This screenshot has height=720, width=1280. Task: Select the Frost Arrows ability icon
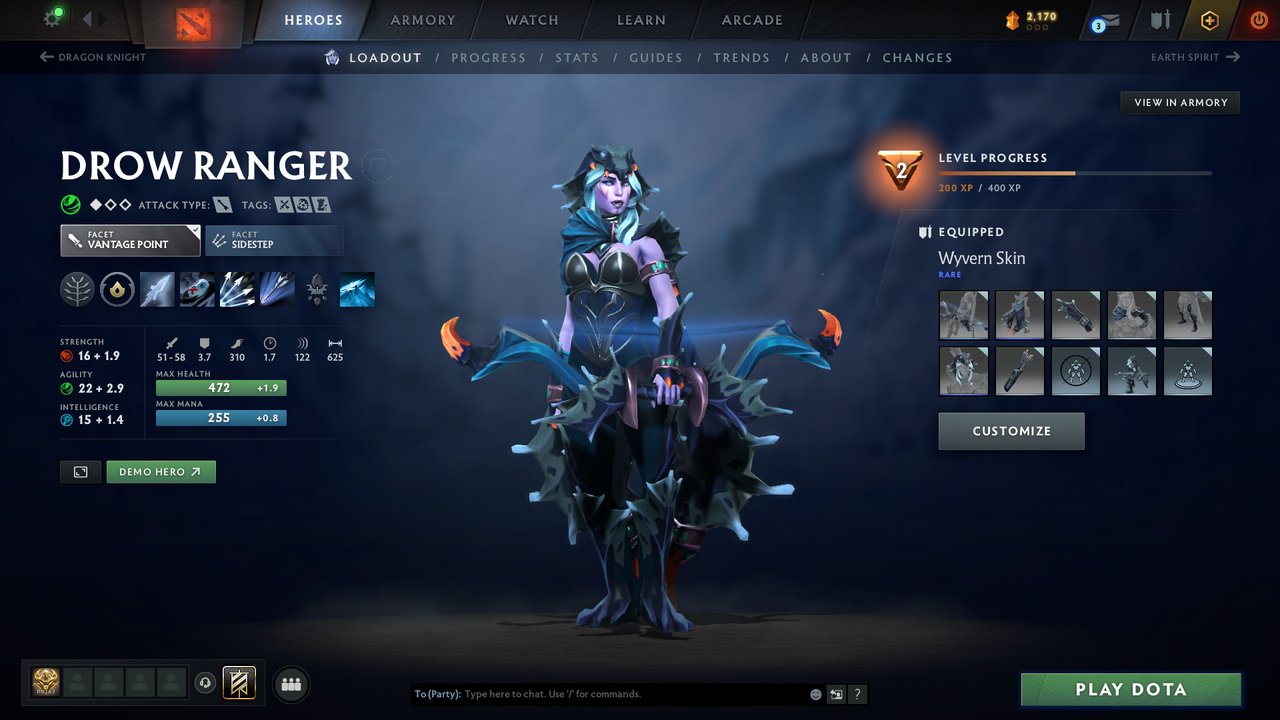(x=157, y=289)
